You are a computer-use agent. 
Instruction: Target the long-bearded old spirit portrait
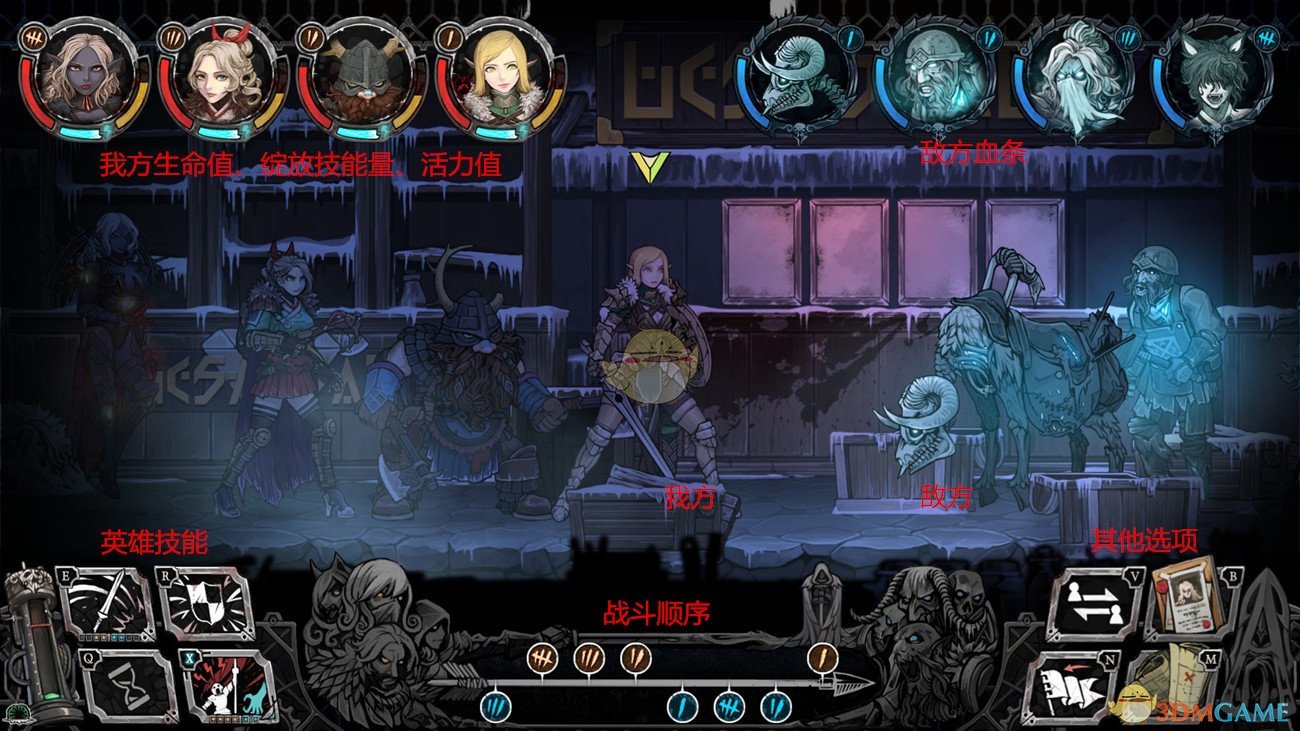pos(1075,80)
